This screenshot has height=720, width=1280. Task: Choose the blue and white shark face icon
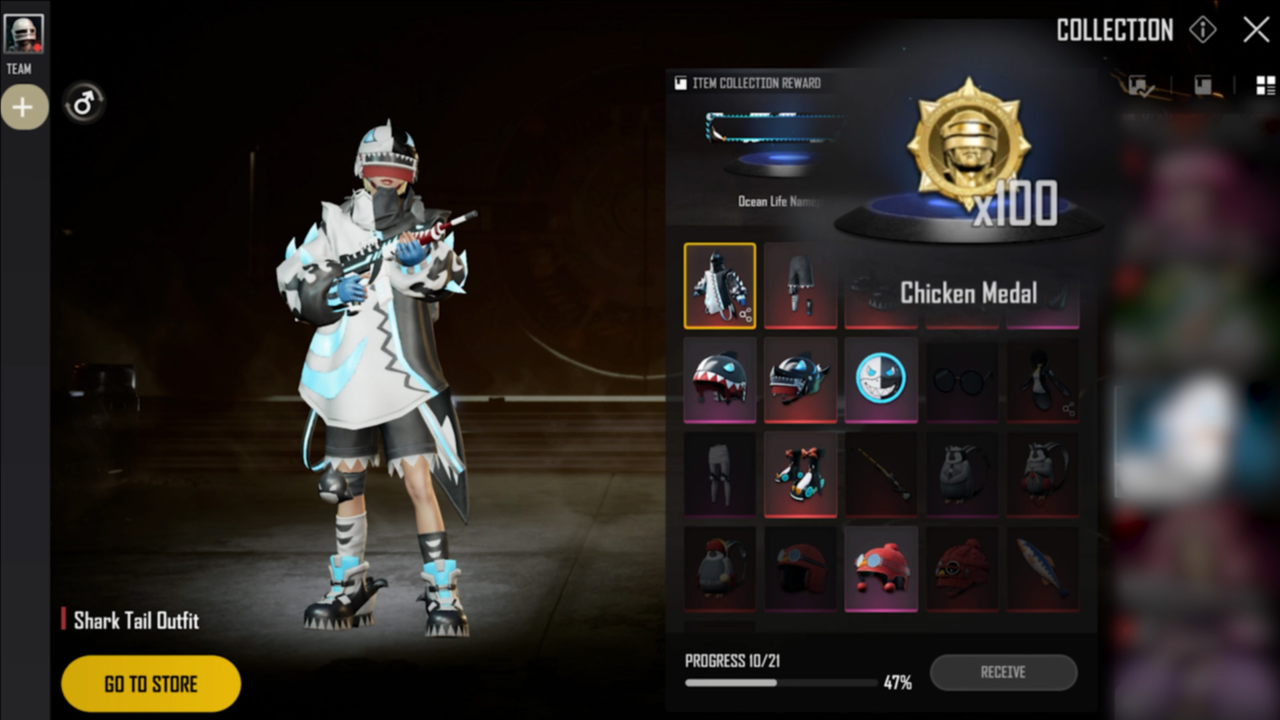click(x=881, y=380)
